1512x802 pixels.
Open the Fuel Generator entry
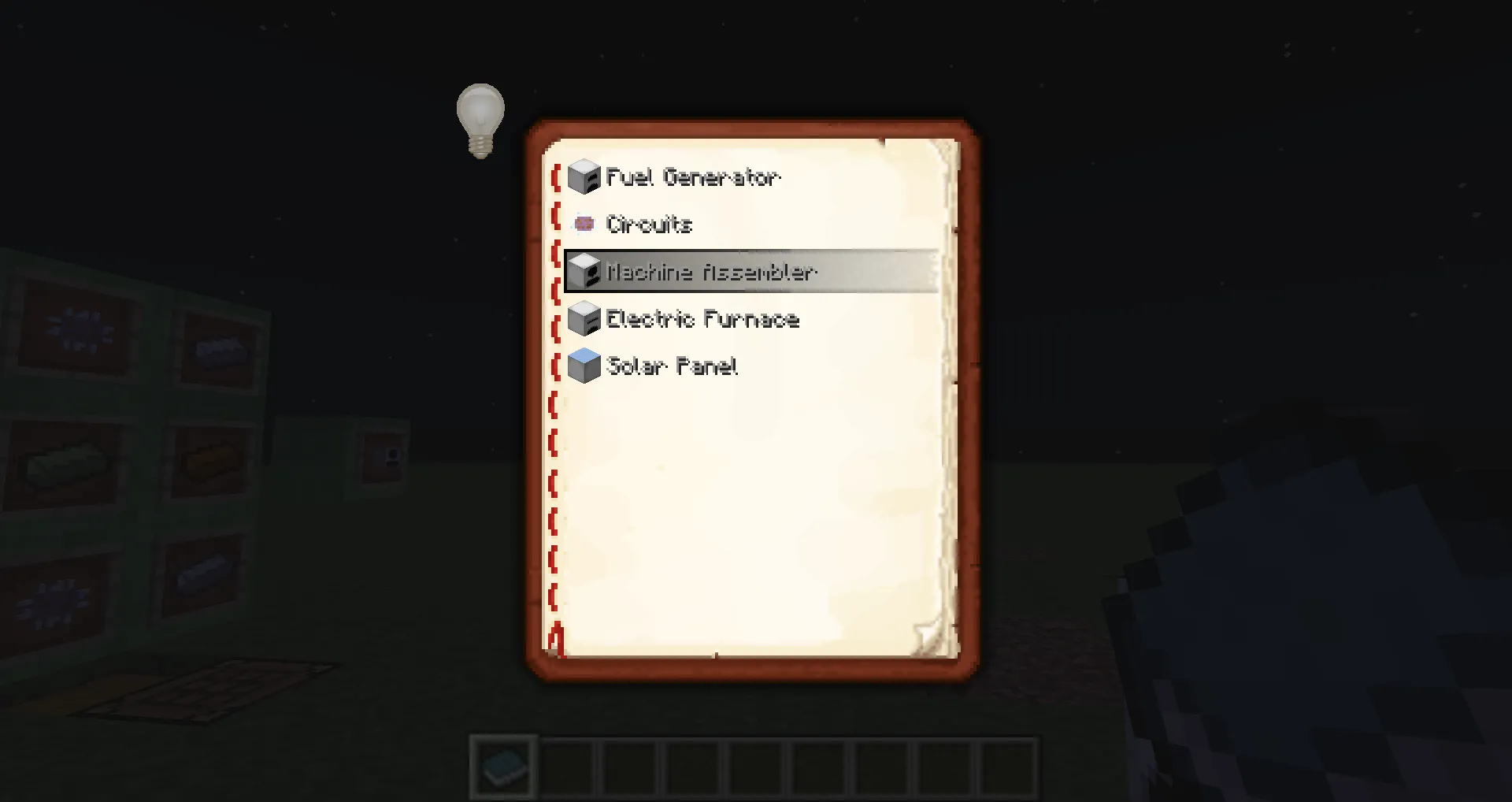(693, 176)
